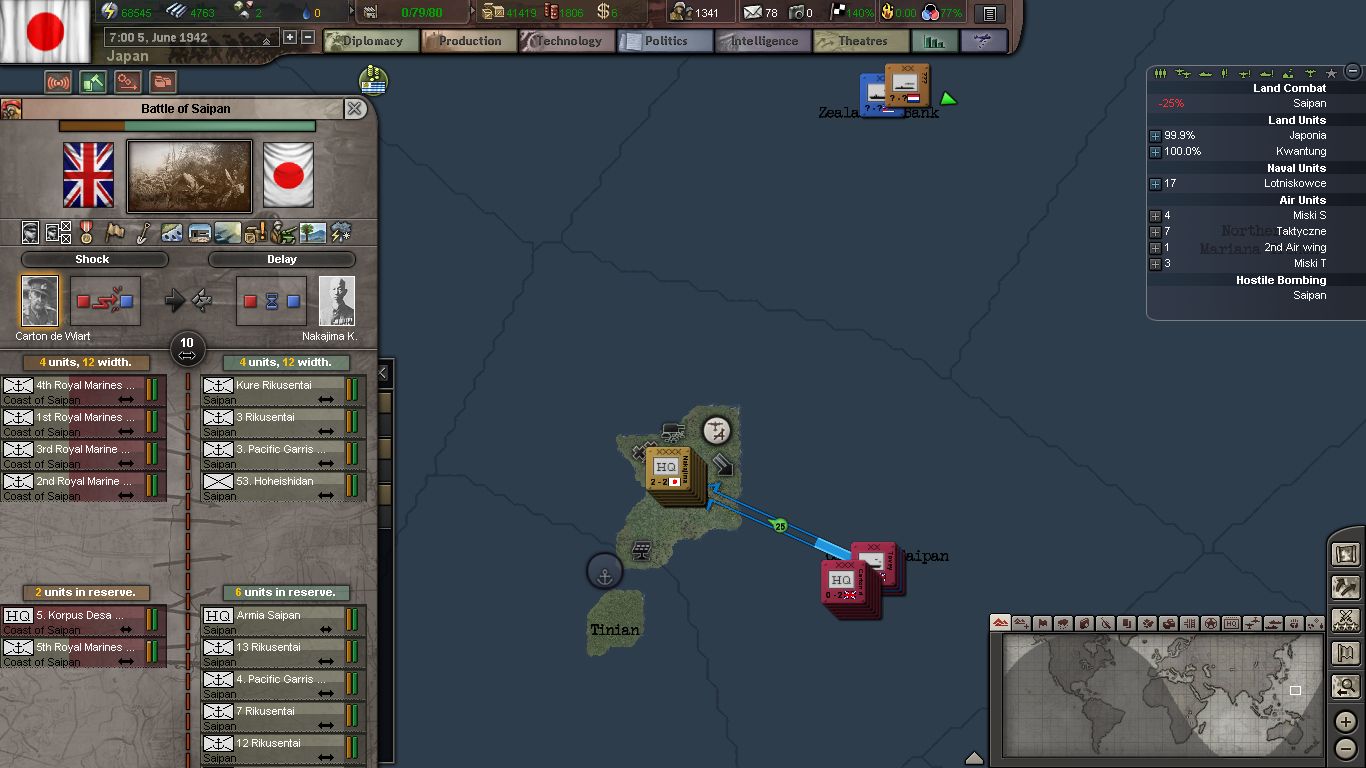Image resolution: width=1366 pixels, height=768 pixels.
Task: Close the Battle of Saipan panel
Action: tap(355, 109)
